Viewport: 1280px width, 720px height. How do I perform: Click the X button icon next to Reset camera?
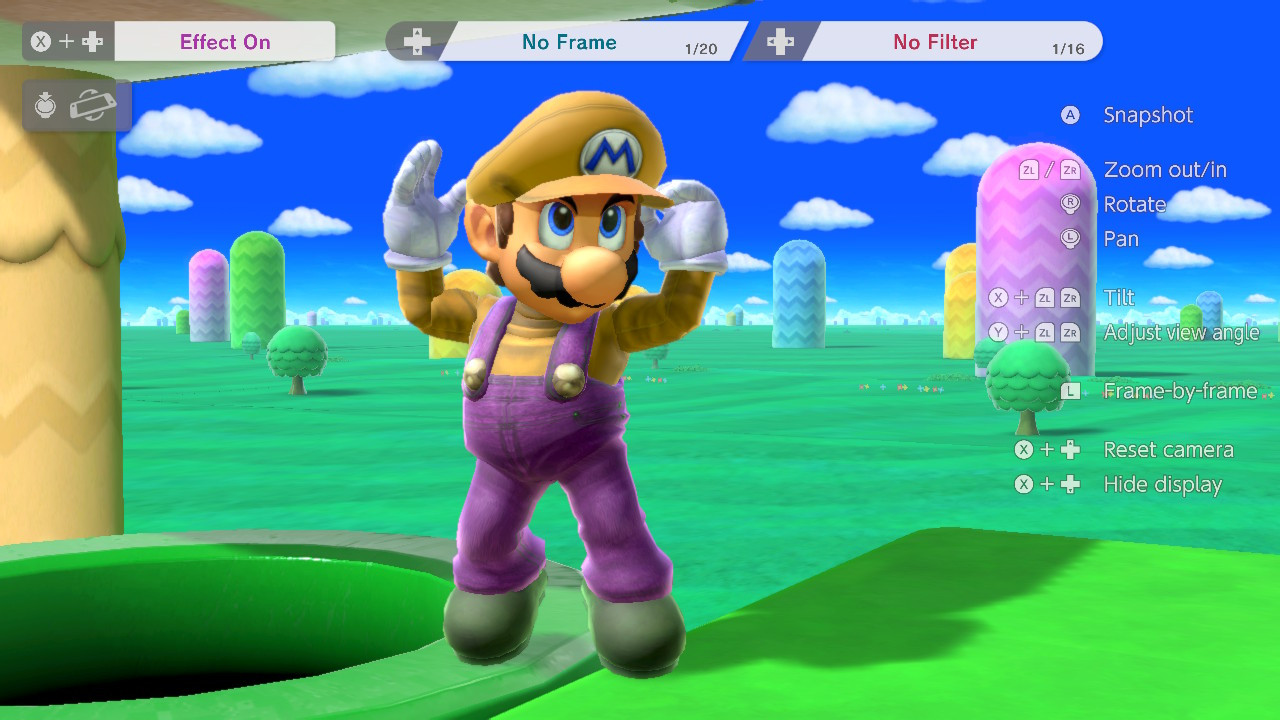1023,449
